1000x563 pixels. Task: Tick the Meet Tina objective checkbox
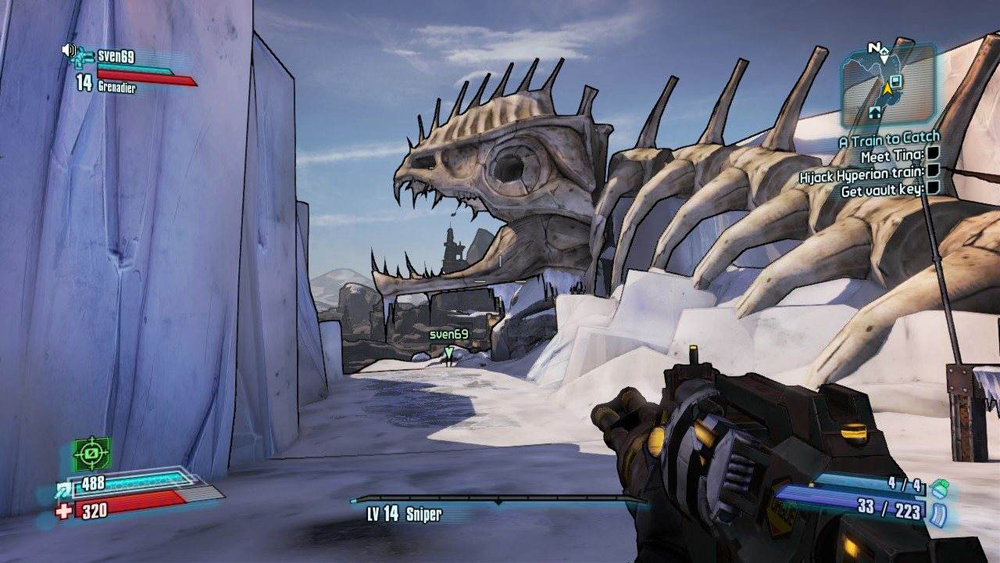click(x=932, y=156)
